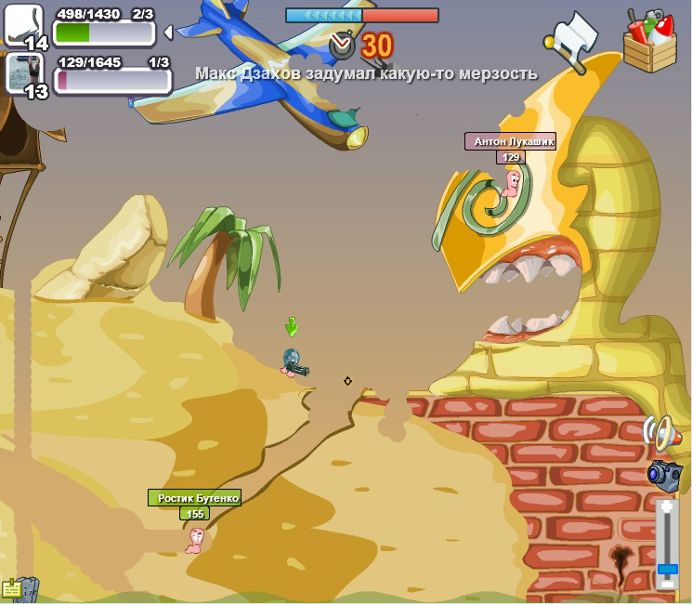Click the blue camera icon

(x=664, y=474)
